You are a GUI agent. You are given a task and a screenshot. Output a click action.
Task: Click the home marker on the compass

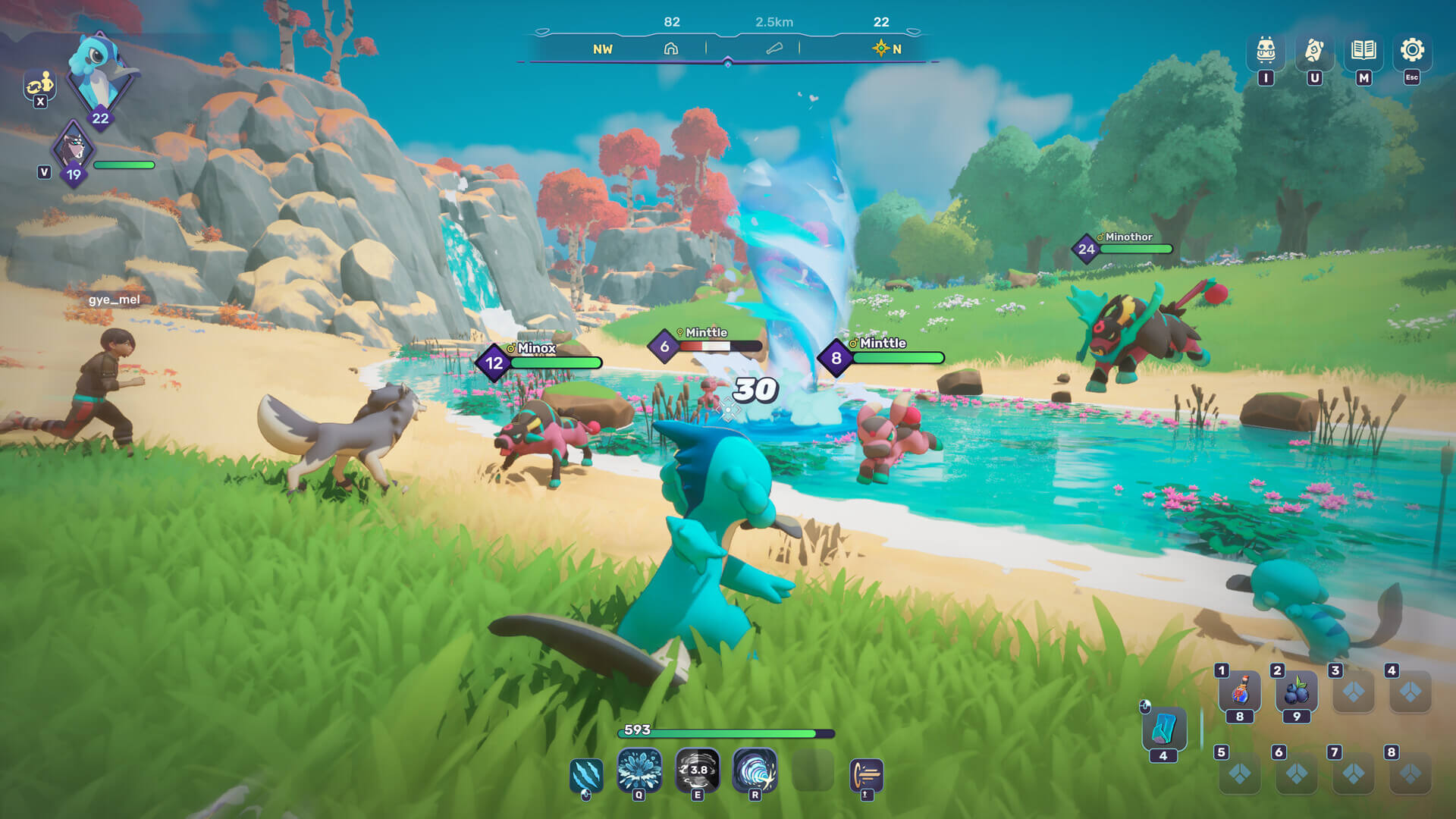tap(671, 49)
